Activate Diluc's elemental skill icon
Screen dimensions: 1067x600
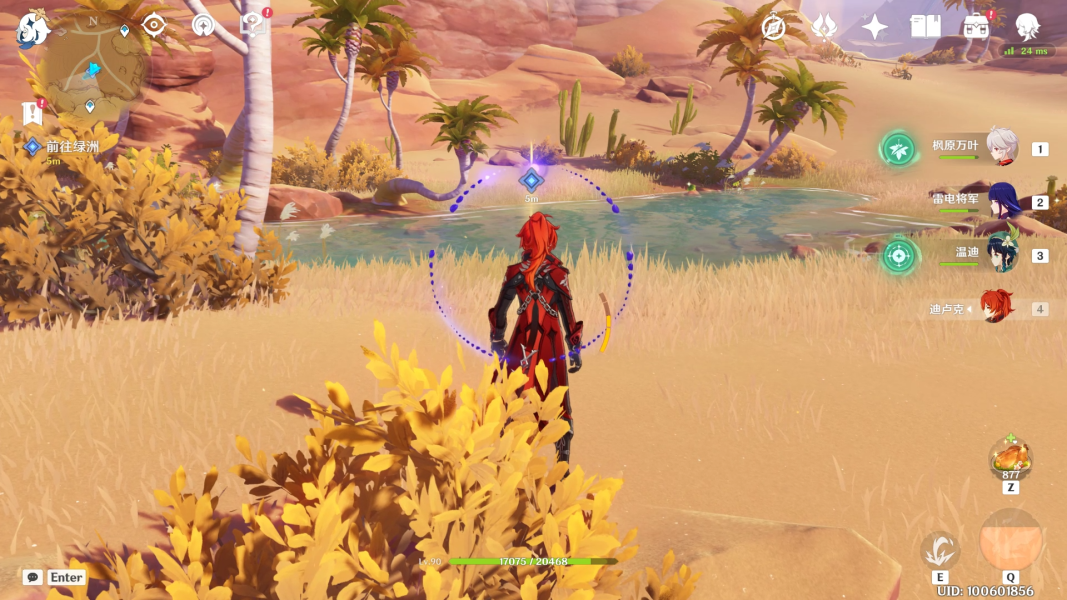click(940, 549)
